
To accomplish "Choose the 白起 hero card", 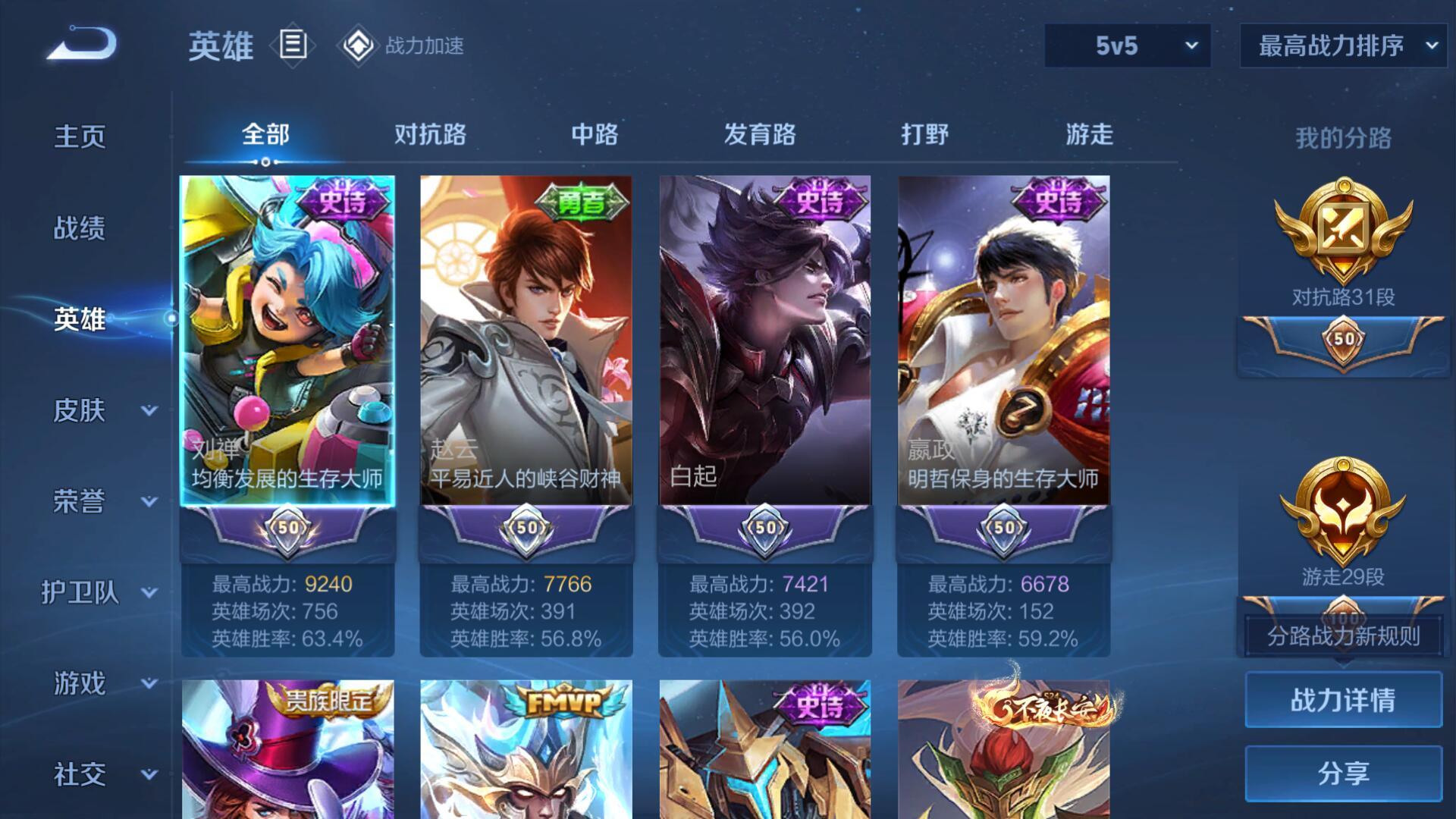I will pos(765,341).
